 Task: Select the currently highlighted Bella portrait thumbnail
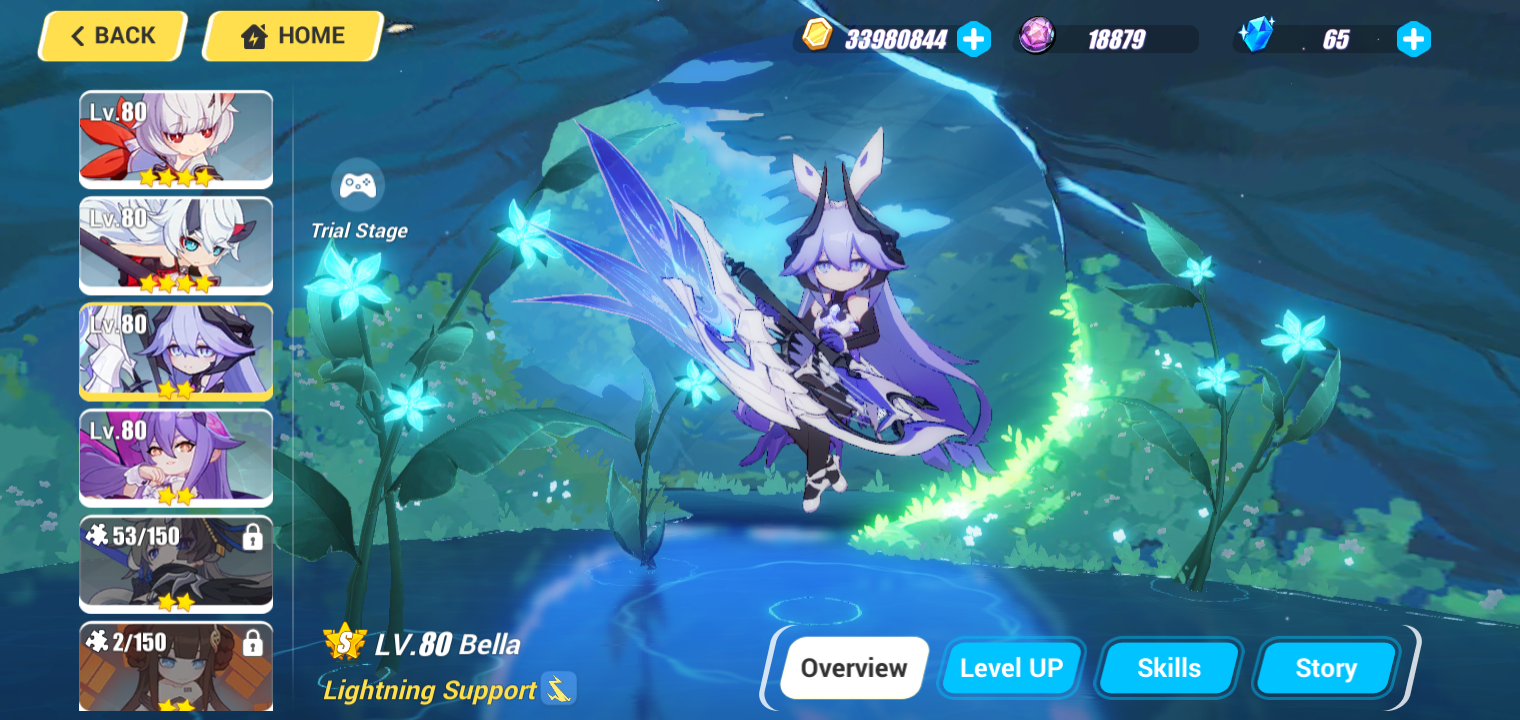pyautogui.click(x=175, y=352)
